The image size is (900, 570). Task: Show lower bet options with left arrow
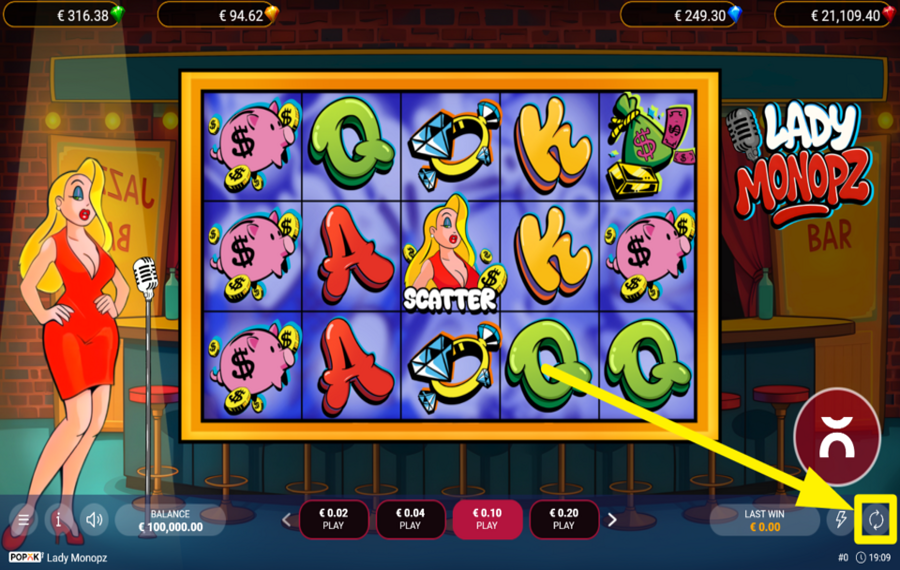pos(286,520)
